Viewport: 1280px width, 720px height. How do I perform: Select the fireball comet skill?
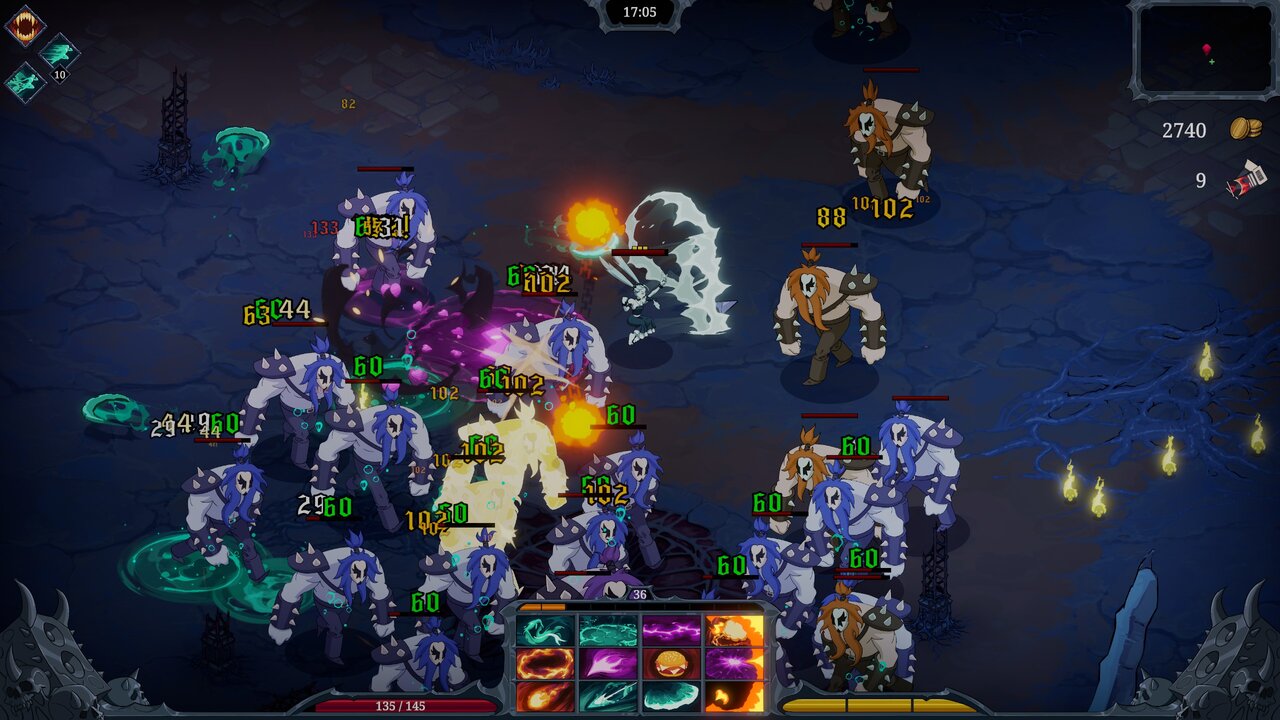[x=545, y=695]
